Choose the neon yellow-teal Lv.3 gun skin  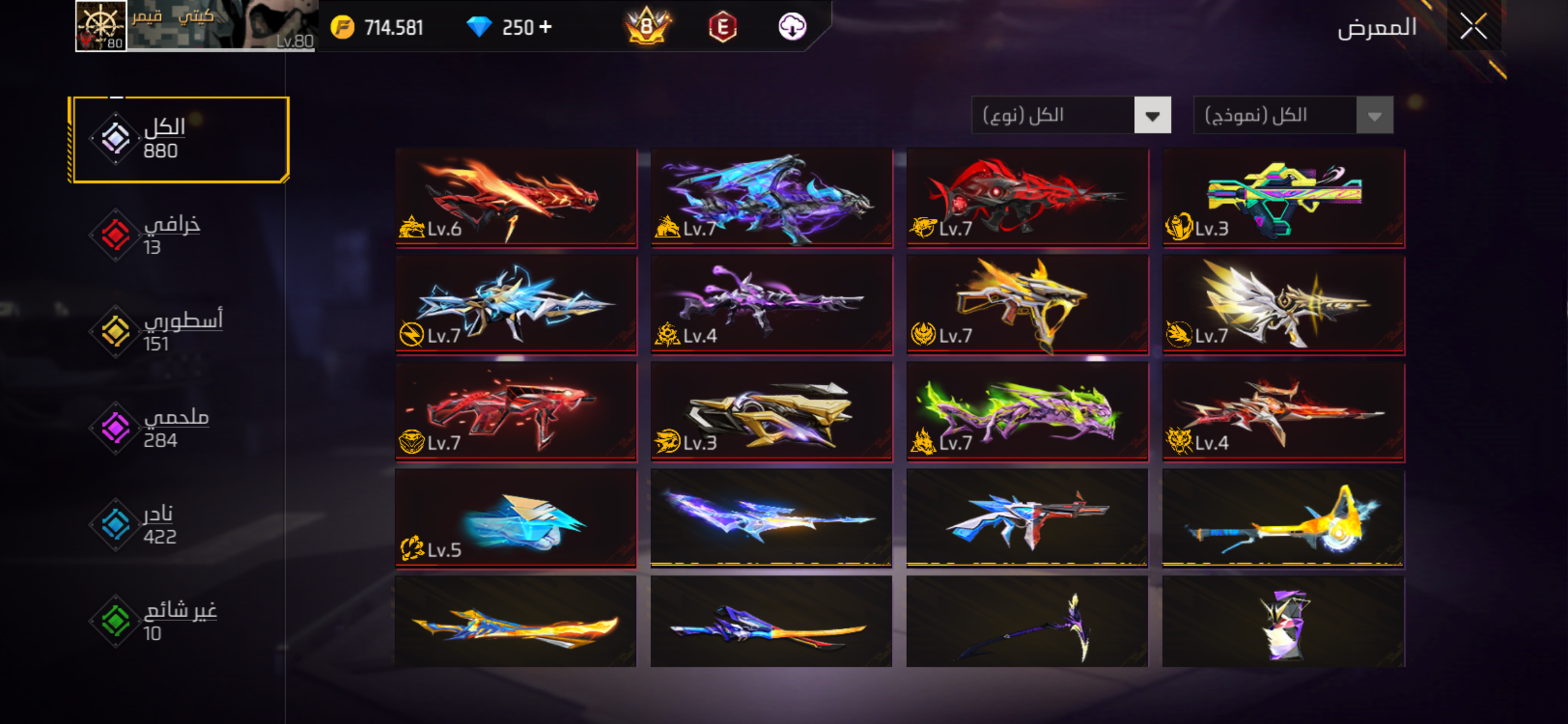click(1283, 197)
